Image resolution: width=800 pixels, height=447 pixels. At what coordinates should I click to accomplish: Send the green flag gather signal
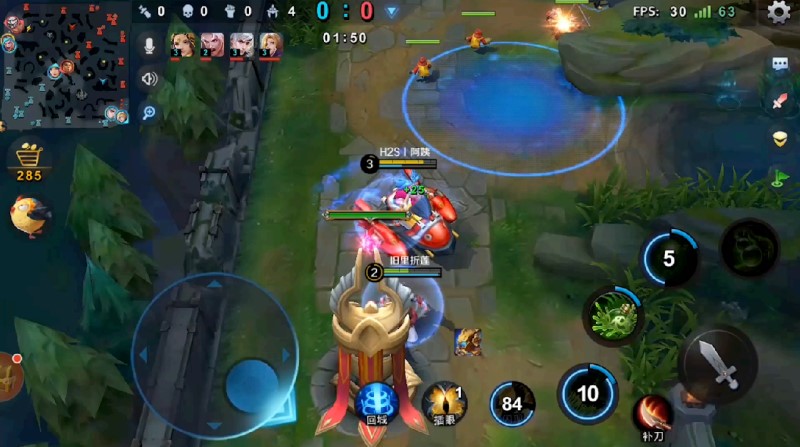[780, 178]
